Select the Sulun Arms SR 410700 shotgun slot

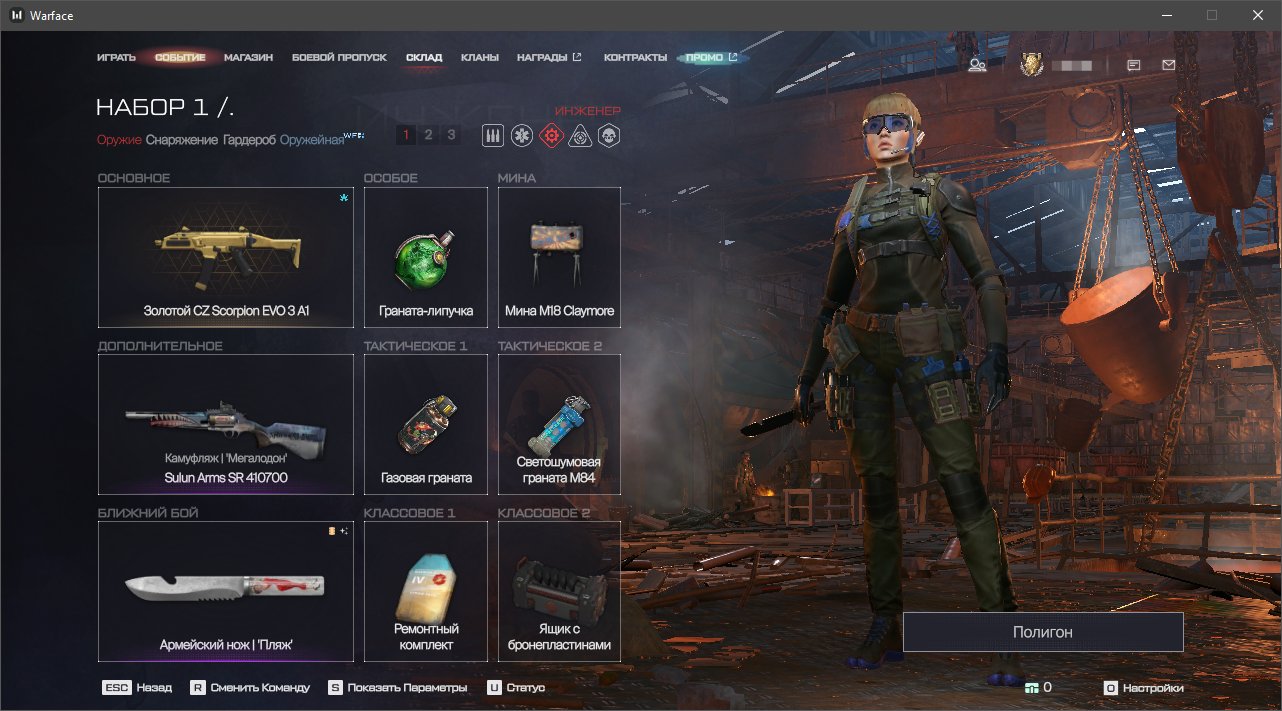point(226,424)
